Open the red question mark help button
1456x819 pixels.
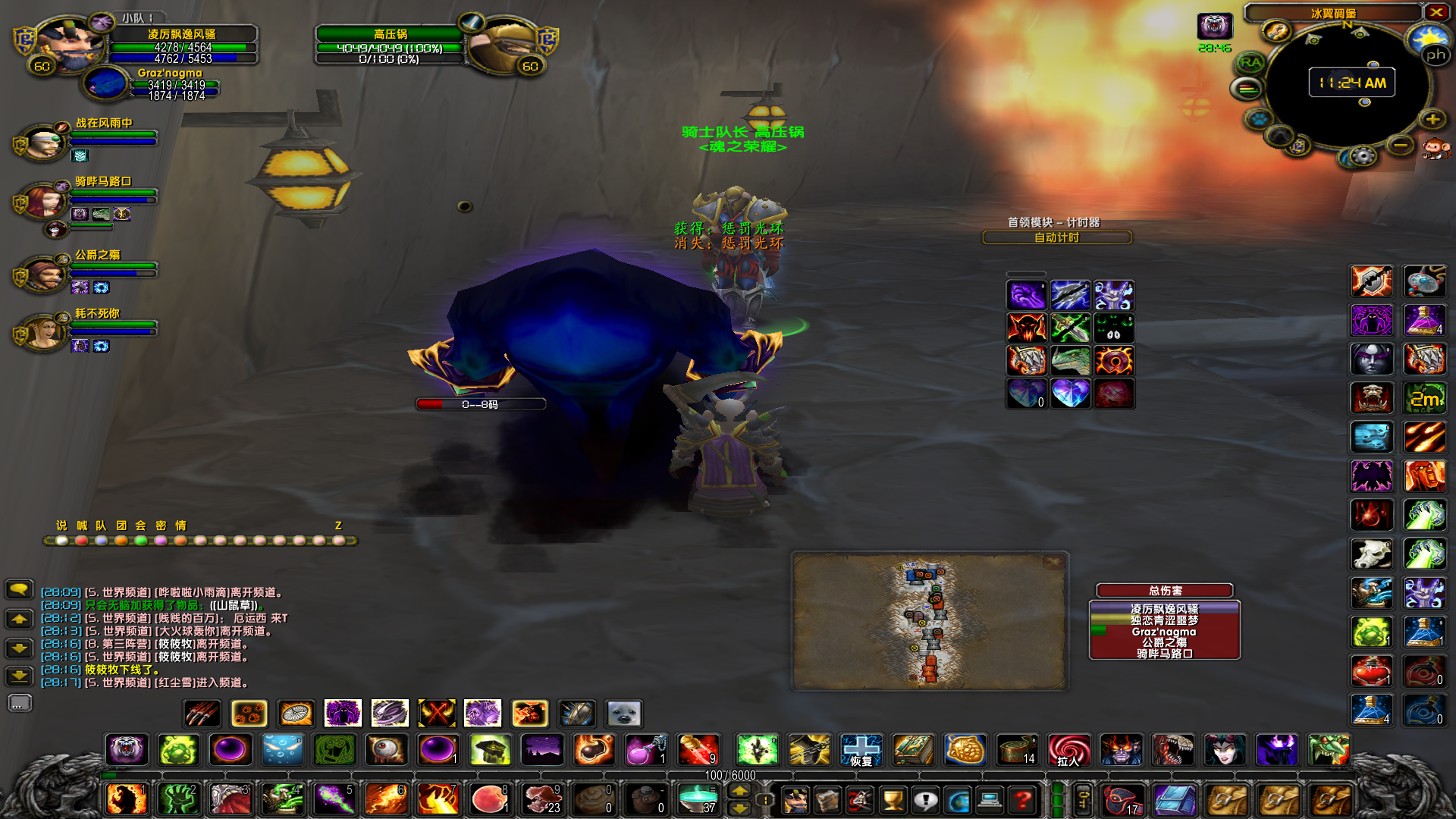pyautogui.click(x=1023, y=799)
